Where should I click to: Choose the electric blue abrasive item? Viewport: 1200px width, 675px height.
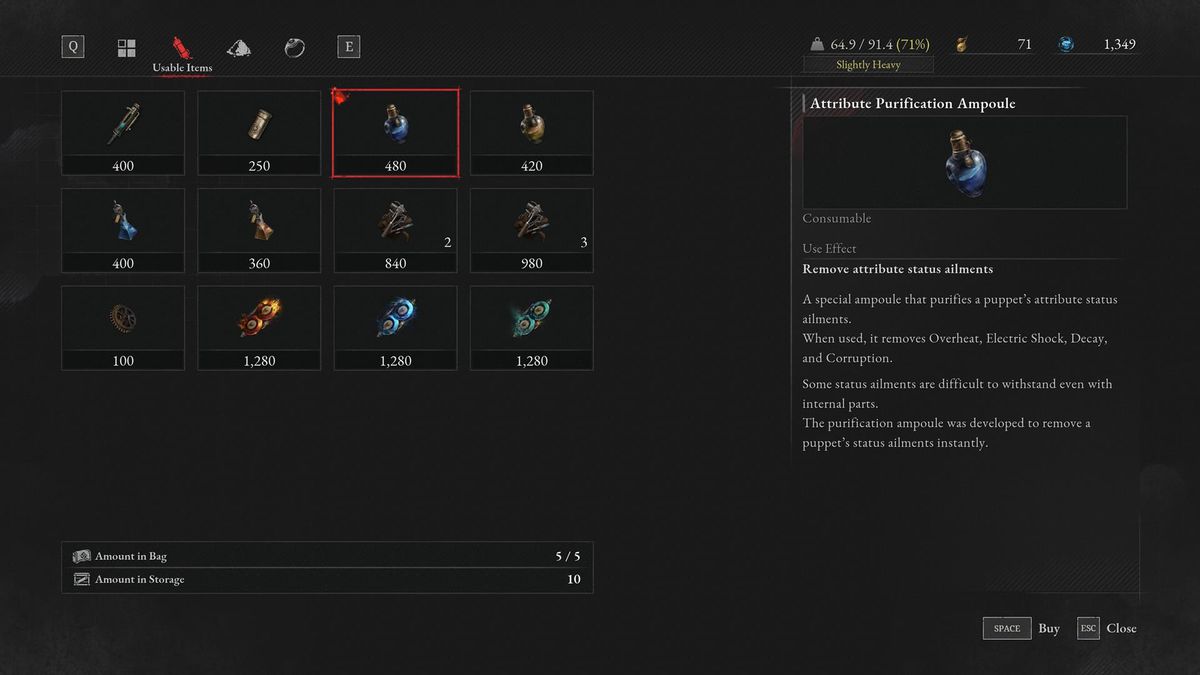pos(395,328)
